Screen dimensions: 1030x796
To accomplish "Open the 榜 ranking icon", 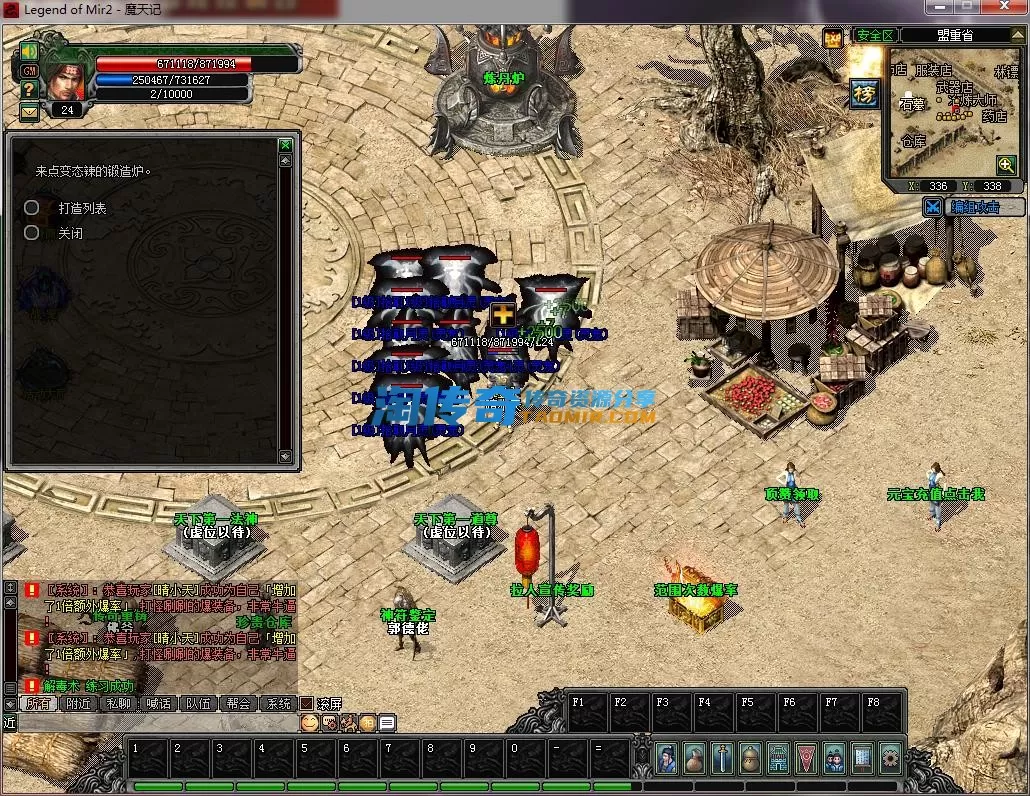I will [x=864, y=92].
